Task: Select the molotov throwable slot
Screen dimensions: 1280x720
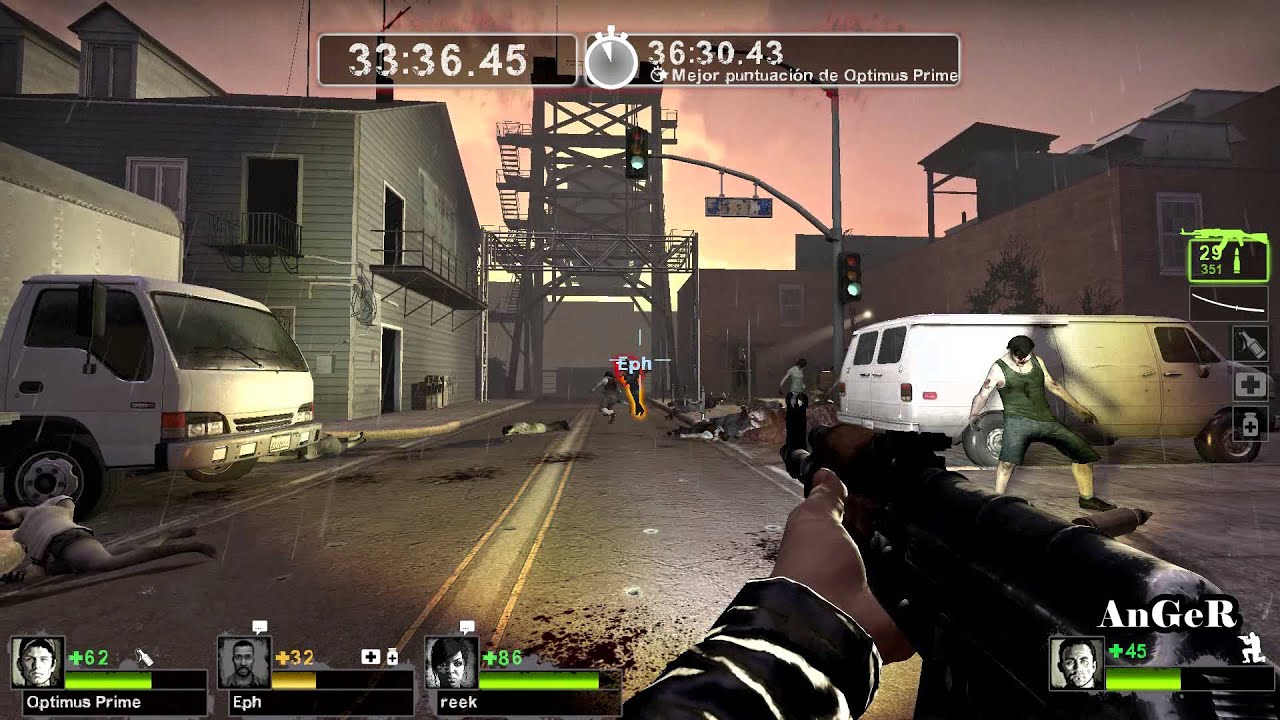Action: (1249, 342)
